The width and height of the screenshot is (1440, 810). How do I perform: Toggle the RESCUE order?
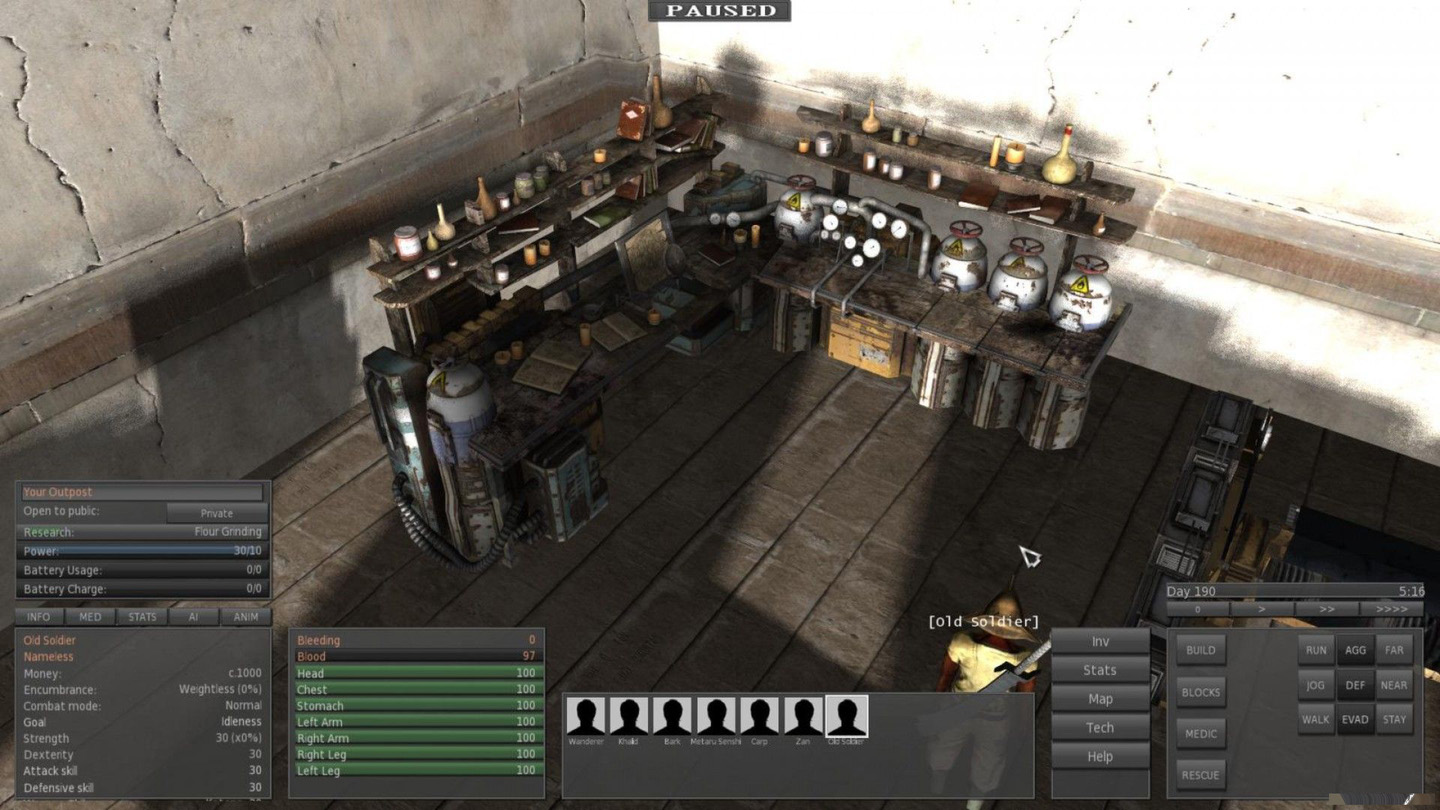point(1200,775)
